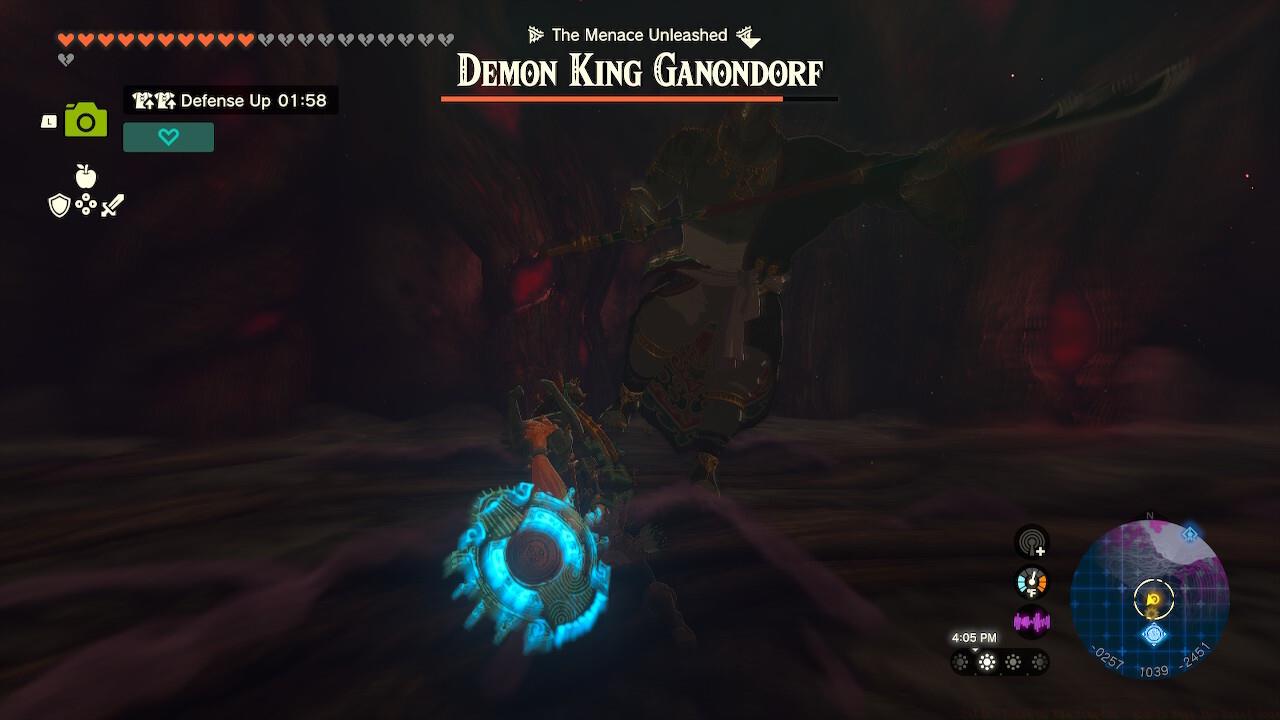This screenshot has height=720, width=1280.
Task: Click the circular rune icon beside the shield
Action: [86, 205]
